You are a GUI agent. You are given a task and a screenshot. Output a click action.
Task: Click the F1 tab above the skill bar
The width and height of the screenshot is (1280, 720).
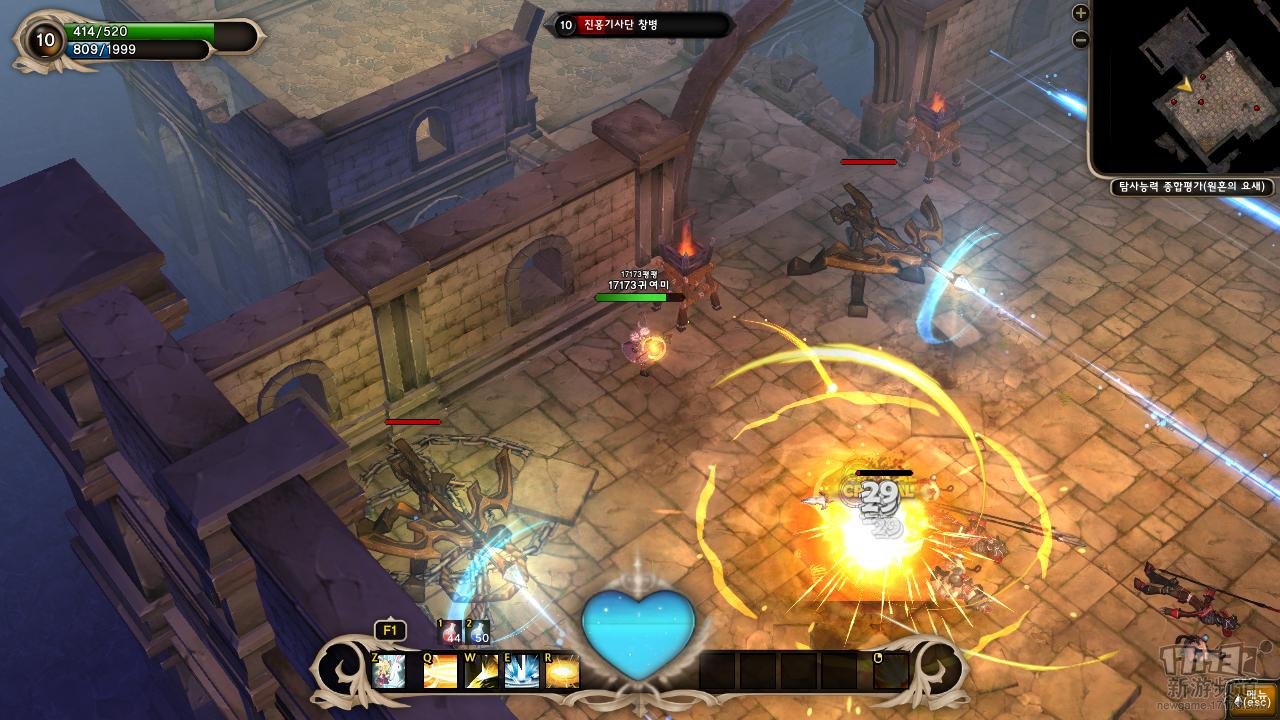[x=389, y=631]
